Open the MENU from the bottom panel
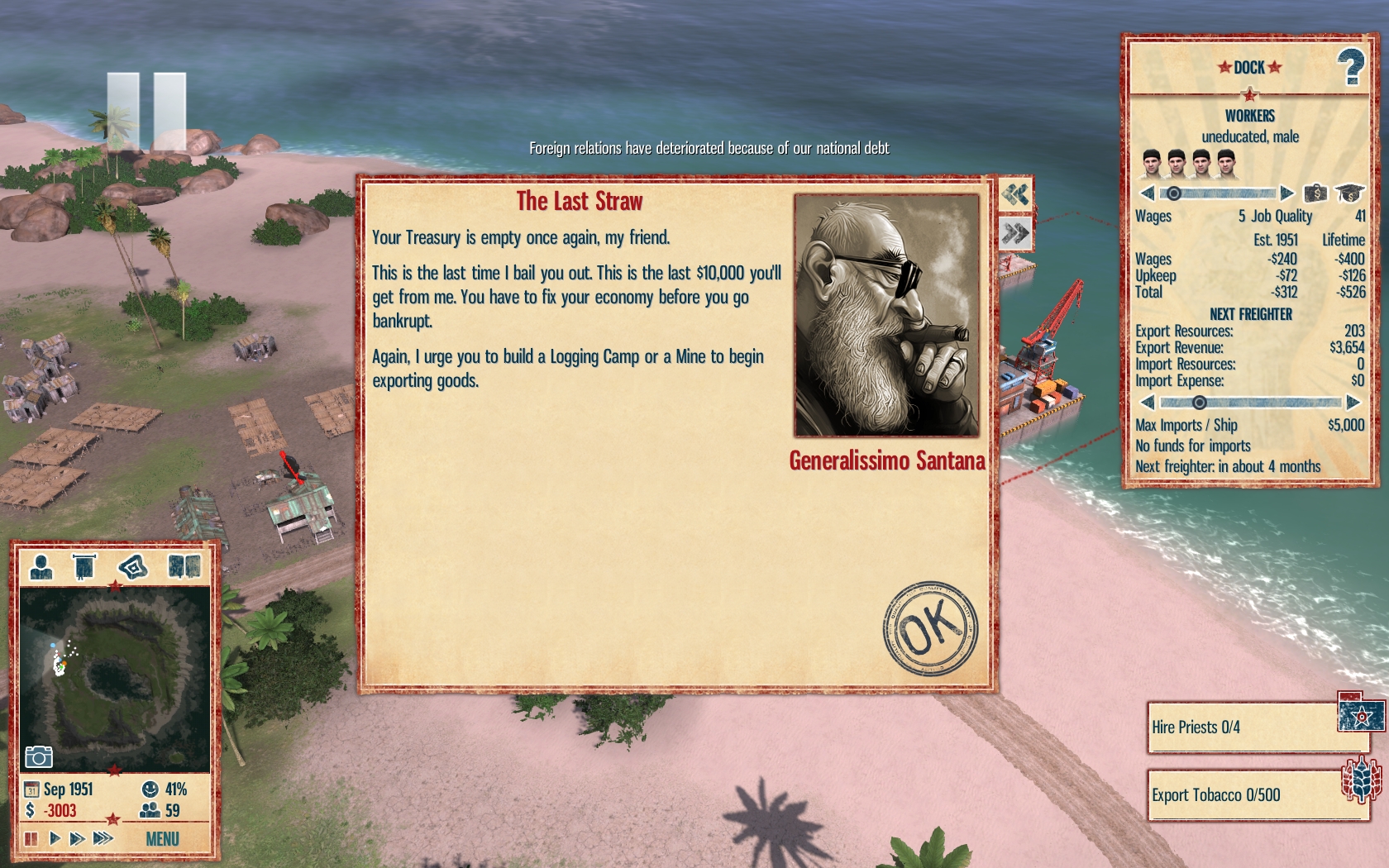 point(162,839)
